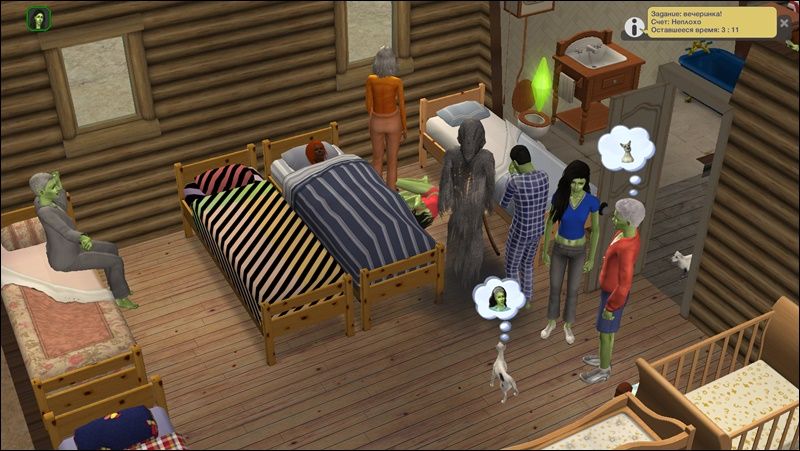Select the green-skinned Sim portrait icon
This screenshot has height=451, width=800.
click(39, 18)
